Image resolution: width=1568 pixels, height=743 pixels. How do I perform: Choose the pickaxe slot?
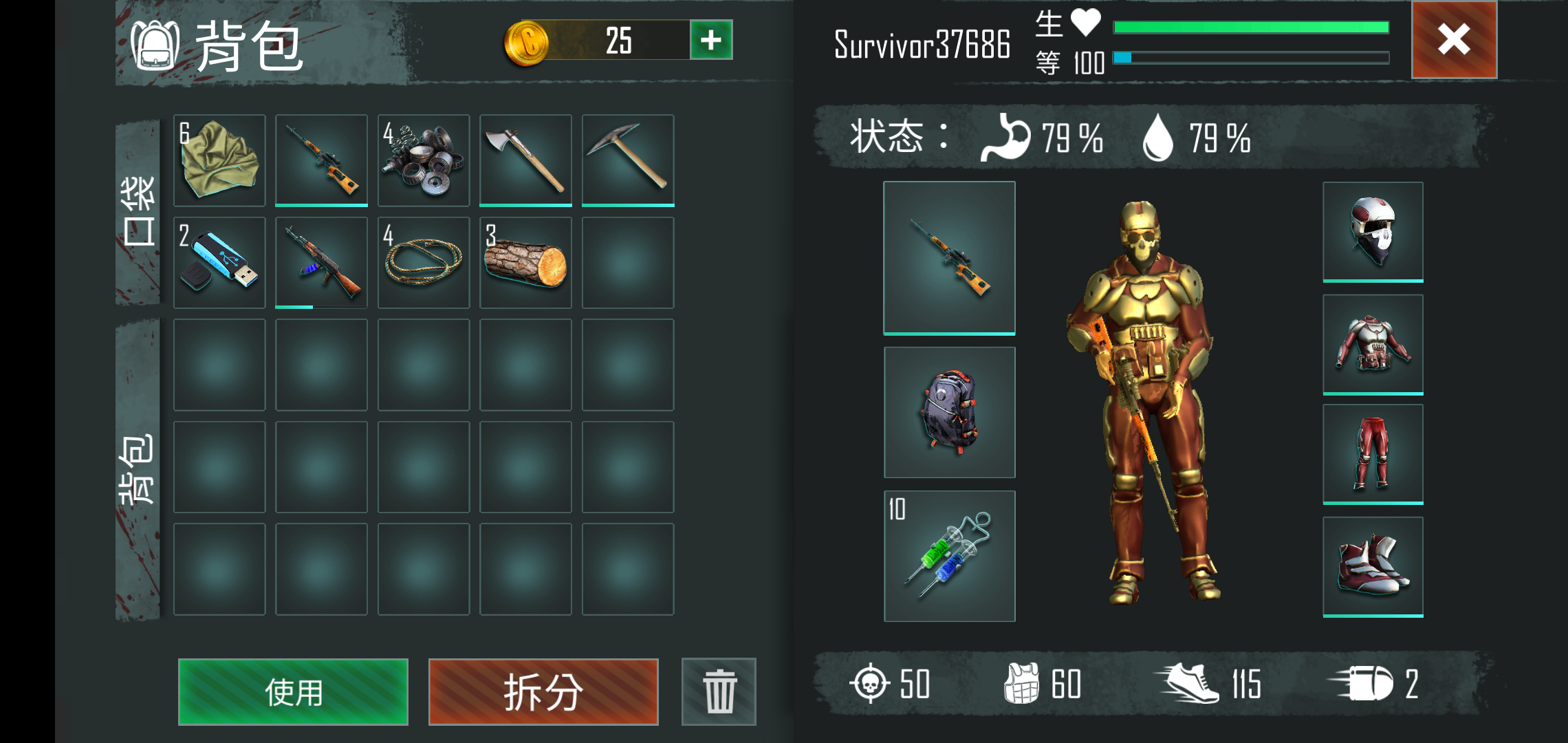point(628,160)
